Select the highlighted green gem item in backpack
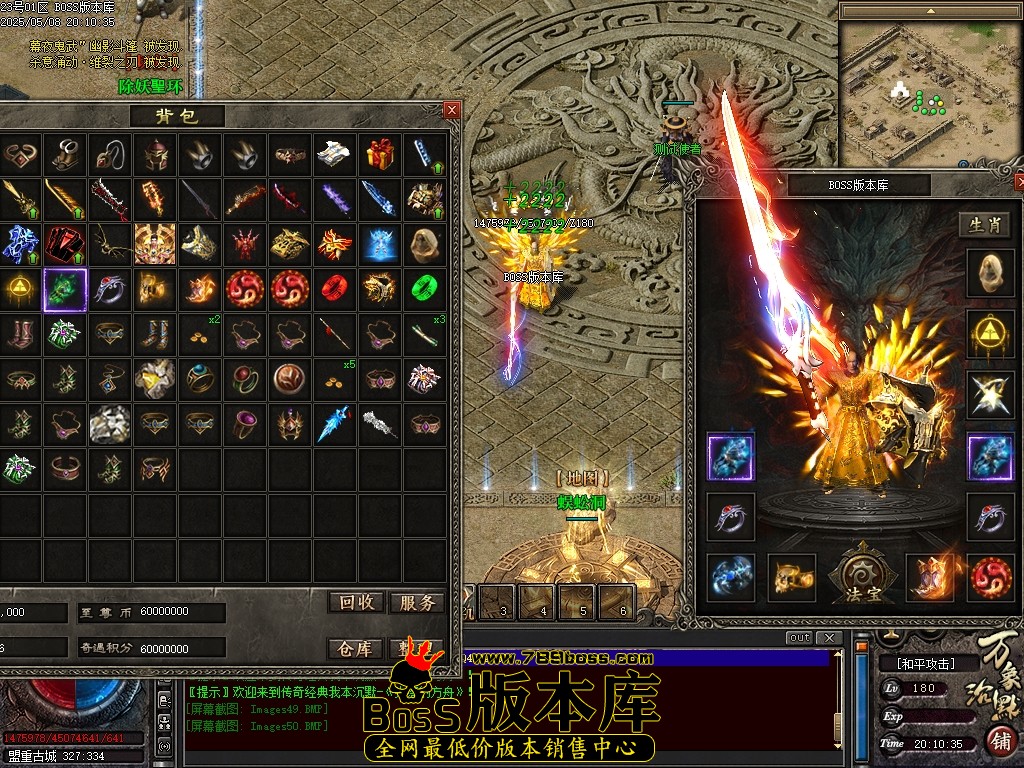Screen dimensions: 1024x768 (x=65, y=289)
